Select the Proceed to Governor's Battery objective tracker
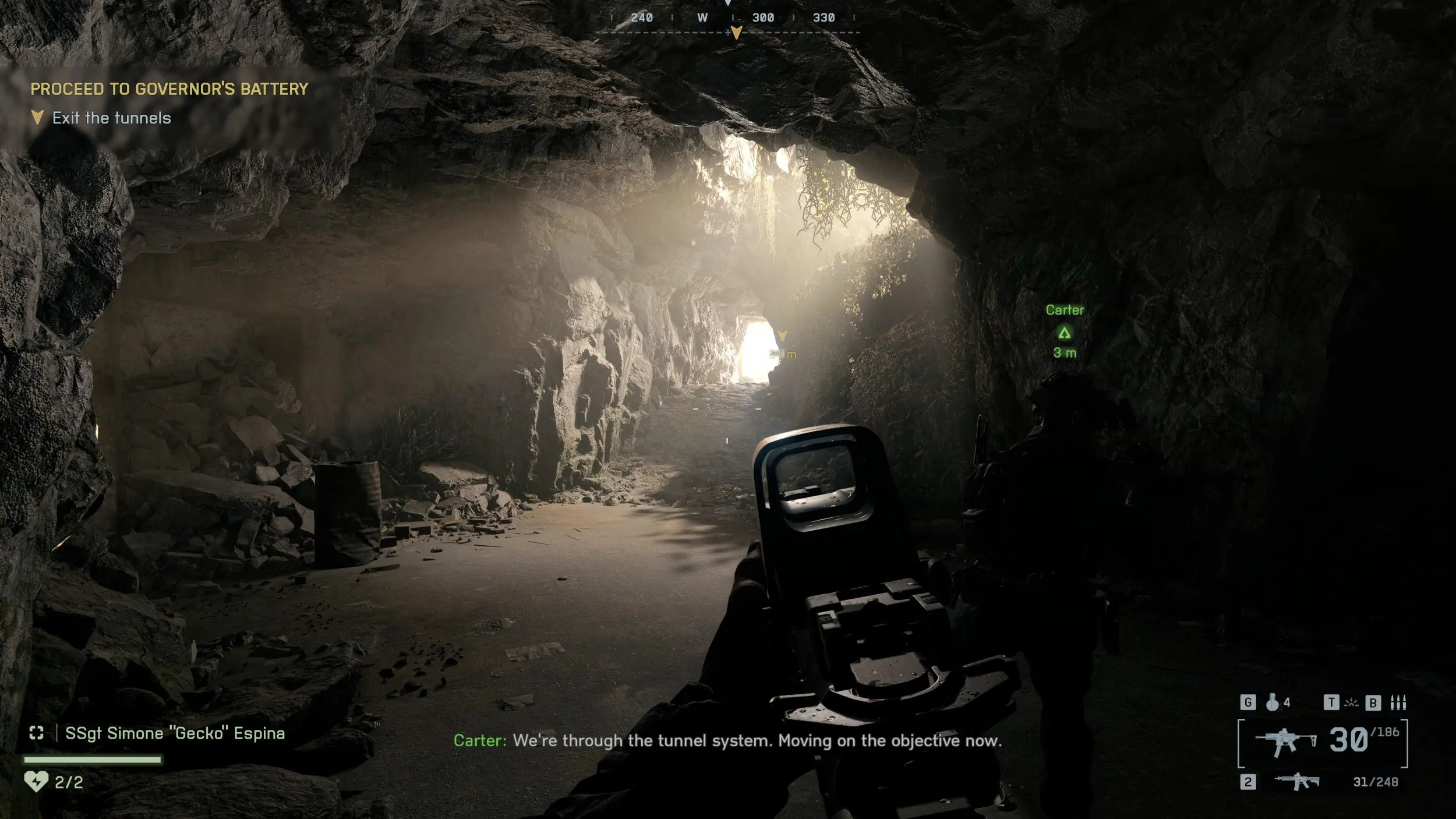The height and width of the screenshot is (819, 1456). point(169,89)
